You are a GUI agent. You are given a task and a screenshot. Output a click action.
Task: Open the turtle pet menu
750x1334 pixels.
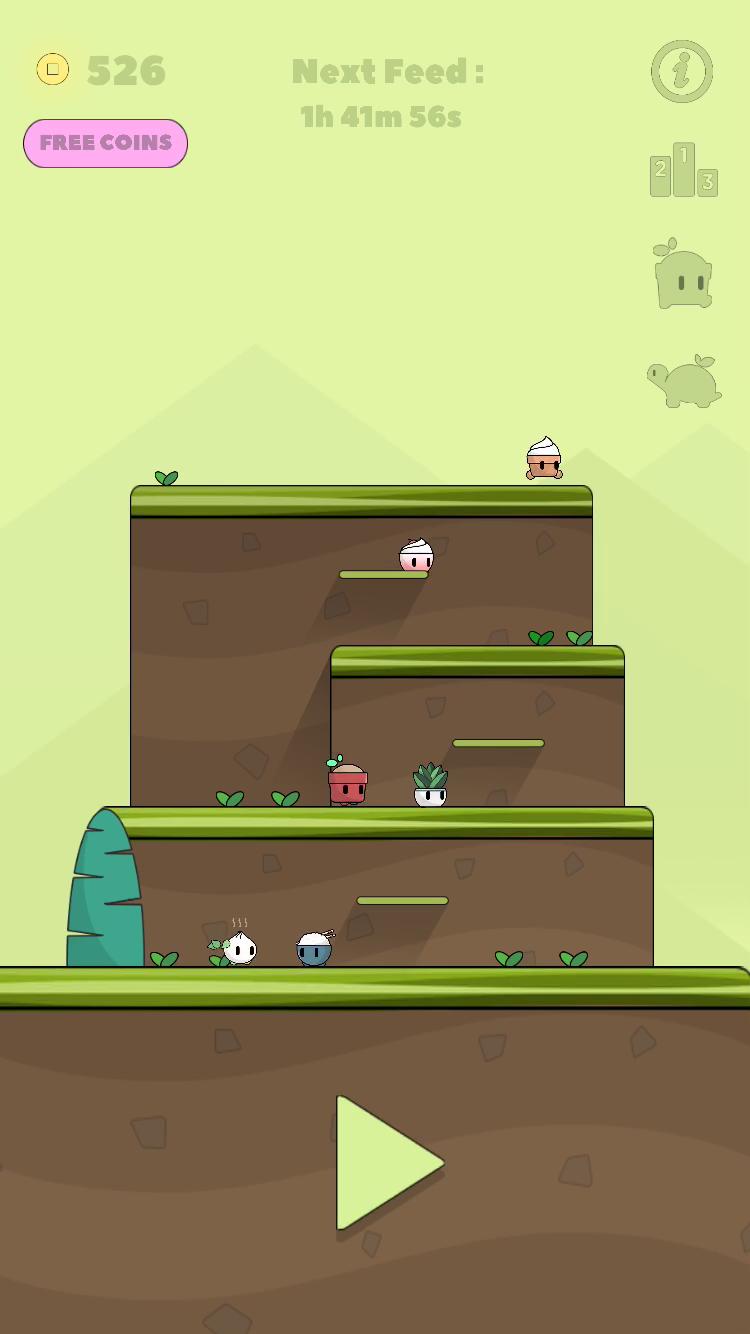pyautogui.click(x=685, y=381)
